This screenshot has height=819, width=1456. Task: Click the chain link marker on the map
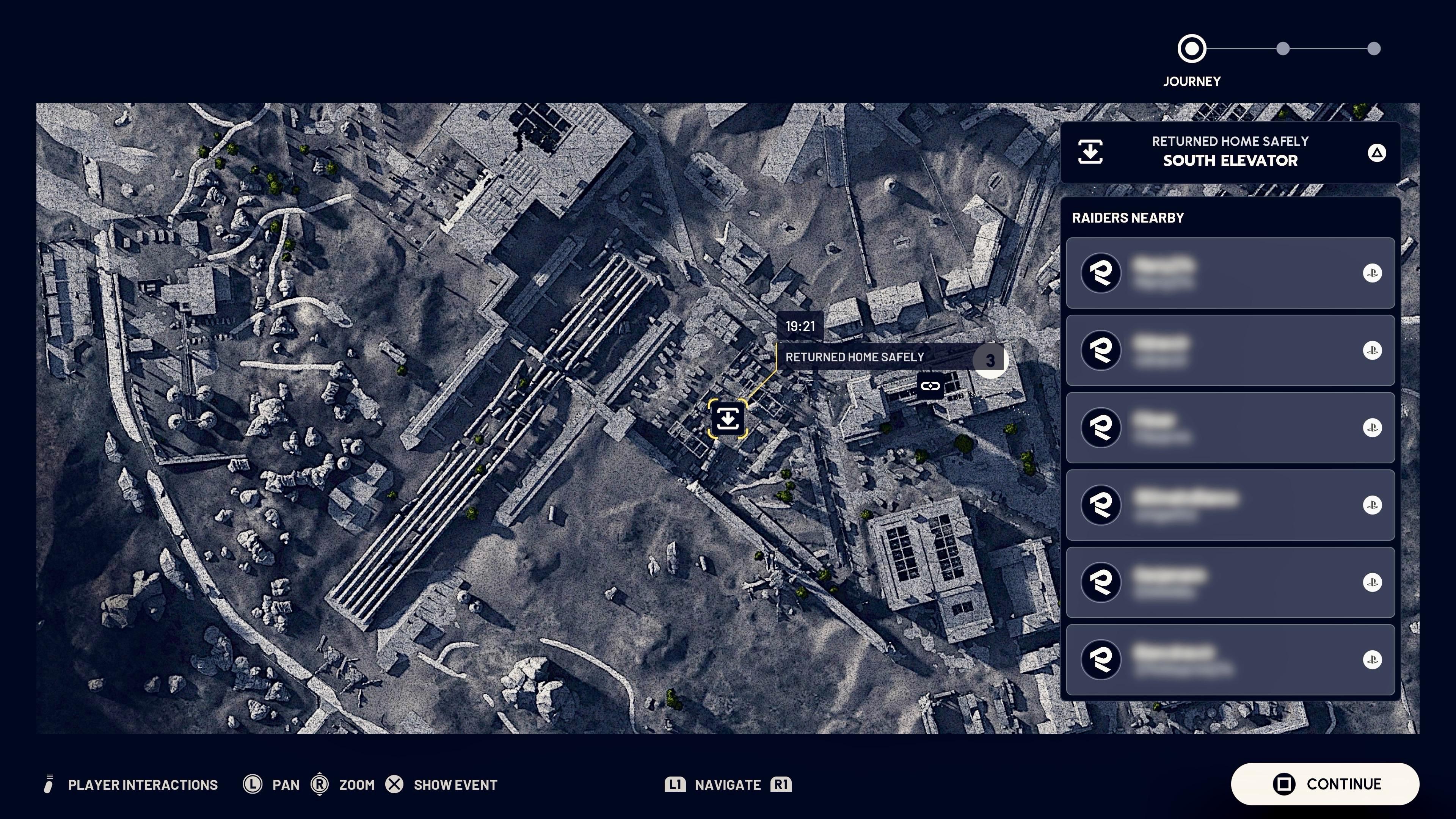[930, 386]
